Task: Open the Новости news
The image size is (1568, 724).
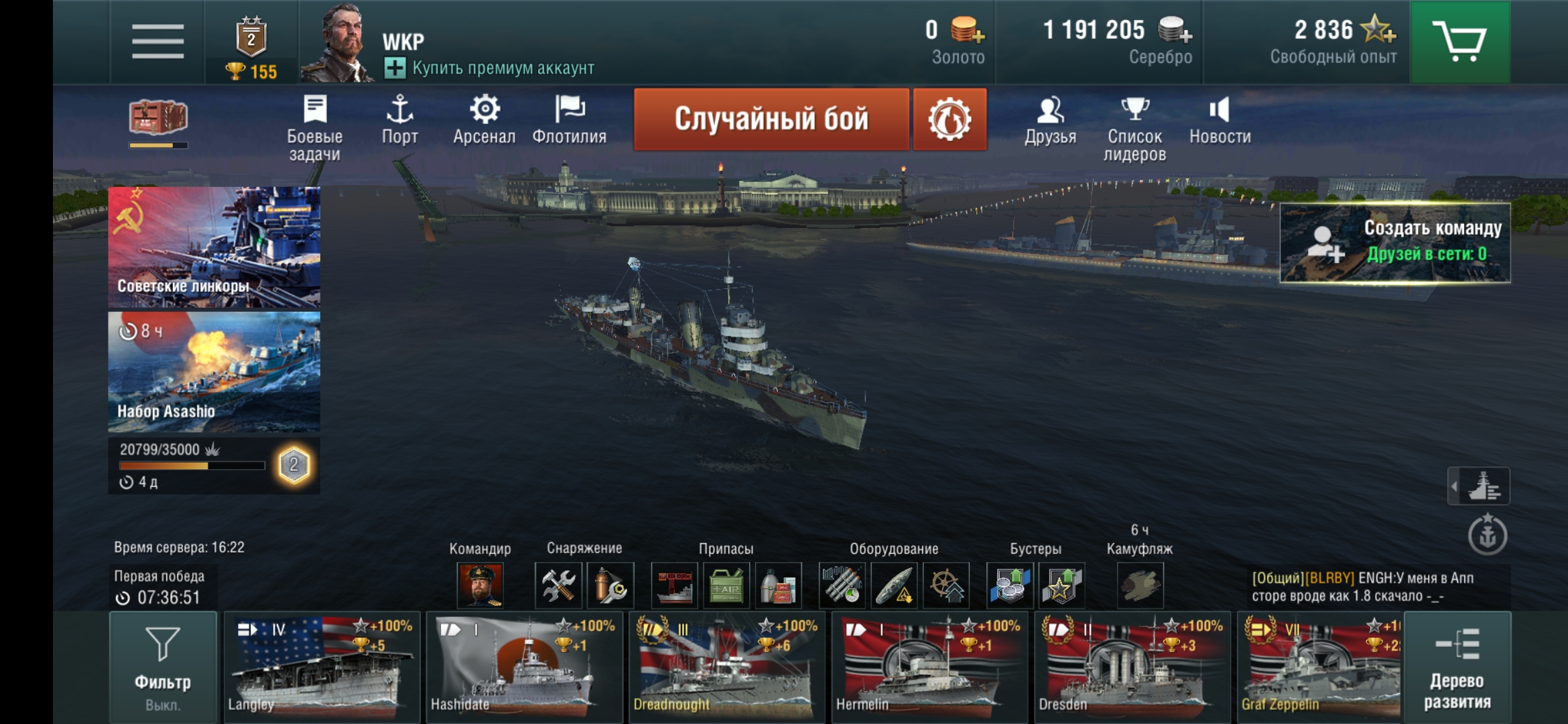Action: [1220, 121]
